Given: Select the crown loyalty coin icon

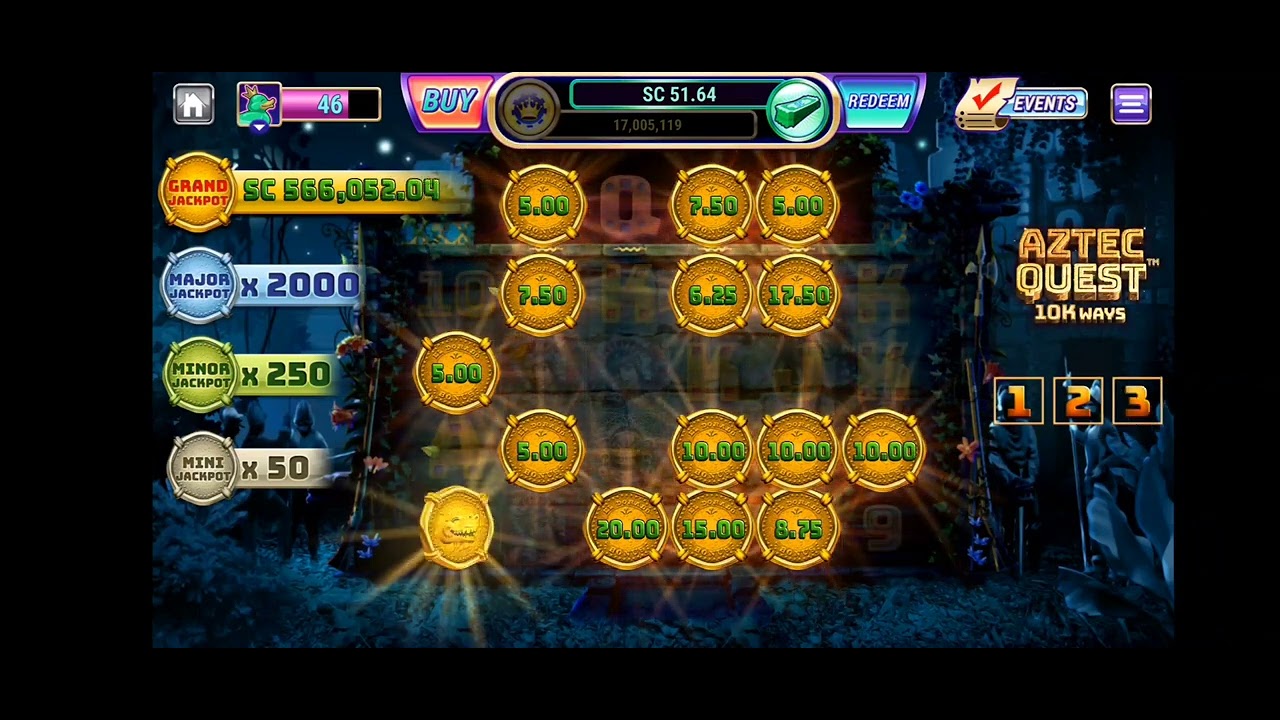Looking at the screenshot, I should (531, 110).
